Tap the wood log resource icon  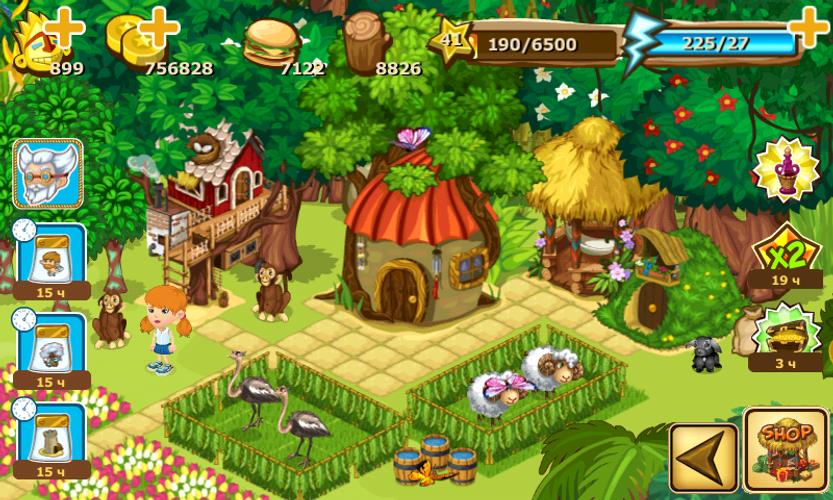pos(366,39)
